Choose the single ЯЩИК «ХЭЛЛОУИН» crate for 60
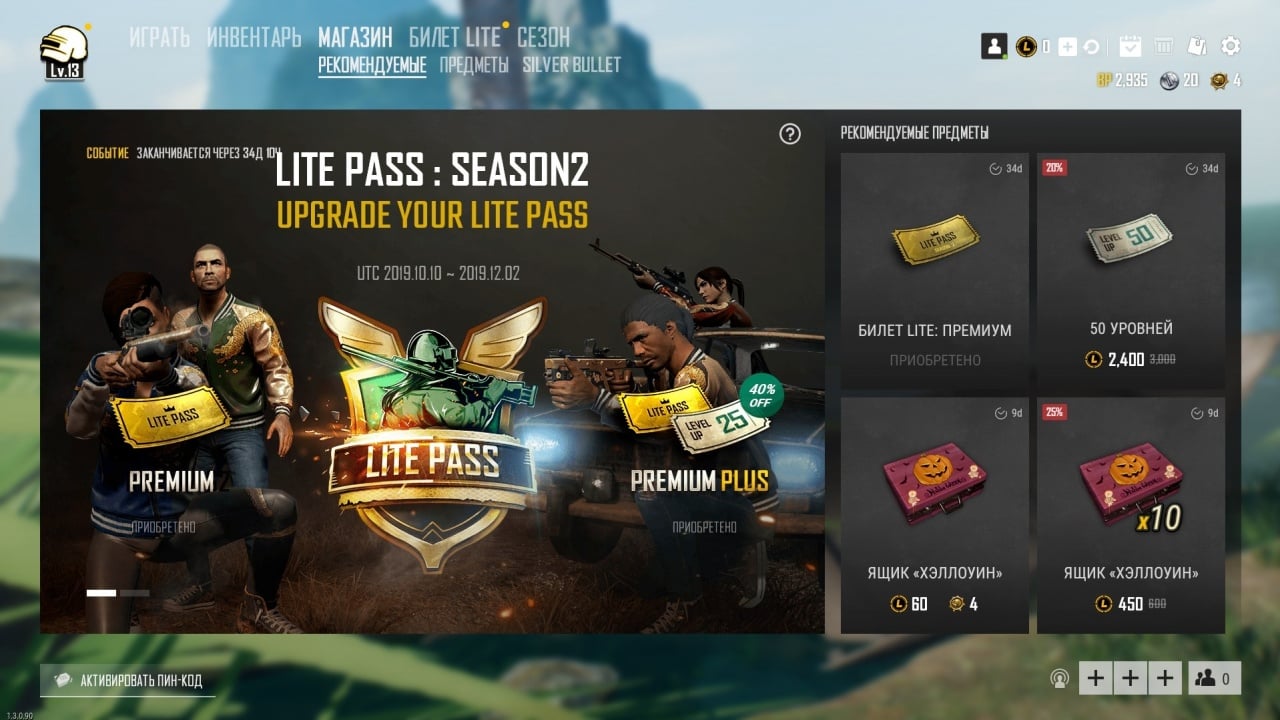Screen dimensions: 1280x720 point(934,515)
